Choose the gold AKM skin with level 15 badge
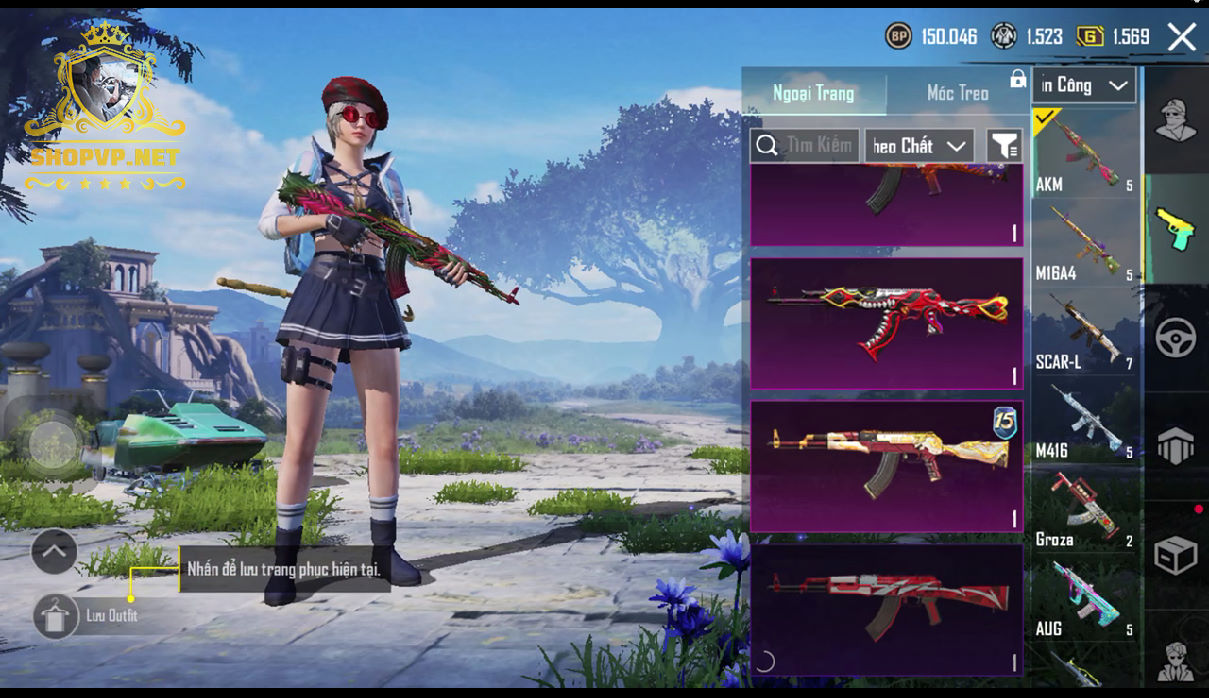Screen dimensions: 1209x698 pos(886,466)
